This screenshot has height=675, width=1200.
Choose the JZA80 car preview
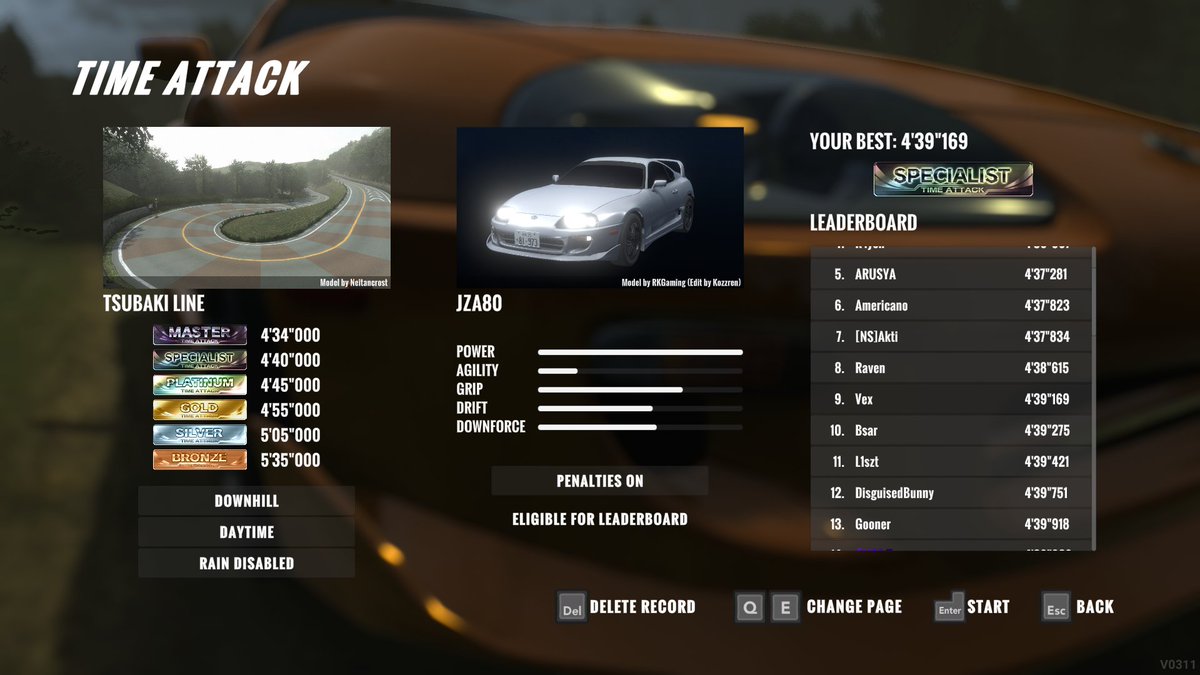click(x=599, y=208)
